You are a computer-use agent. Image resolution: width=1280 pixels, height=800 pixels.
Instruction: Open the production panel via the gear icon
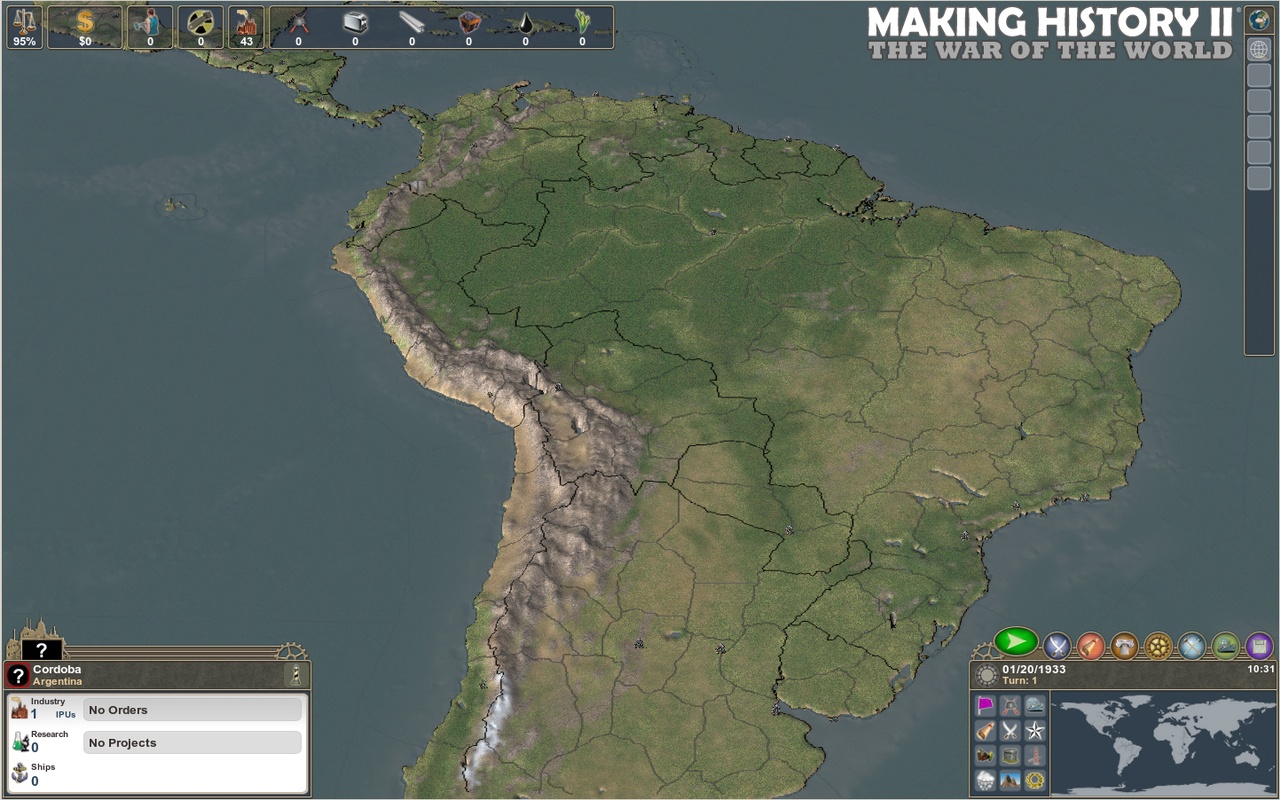(1158, 645)
